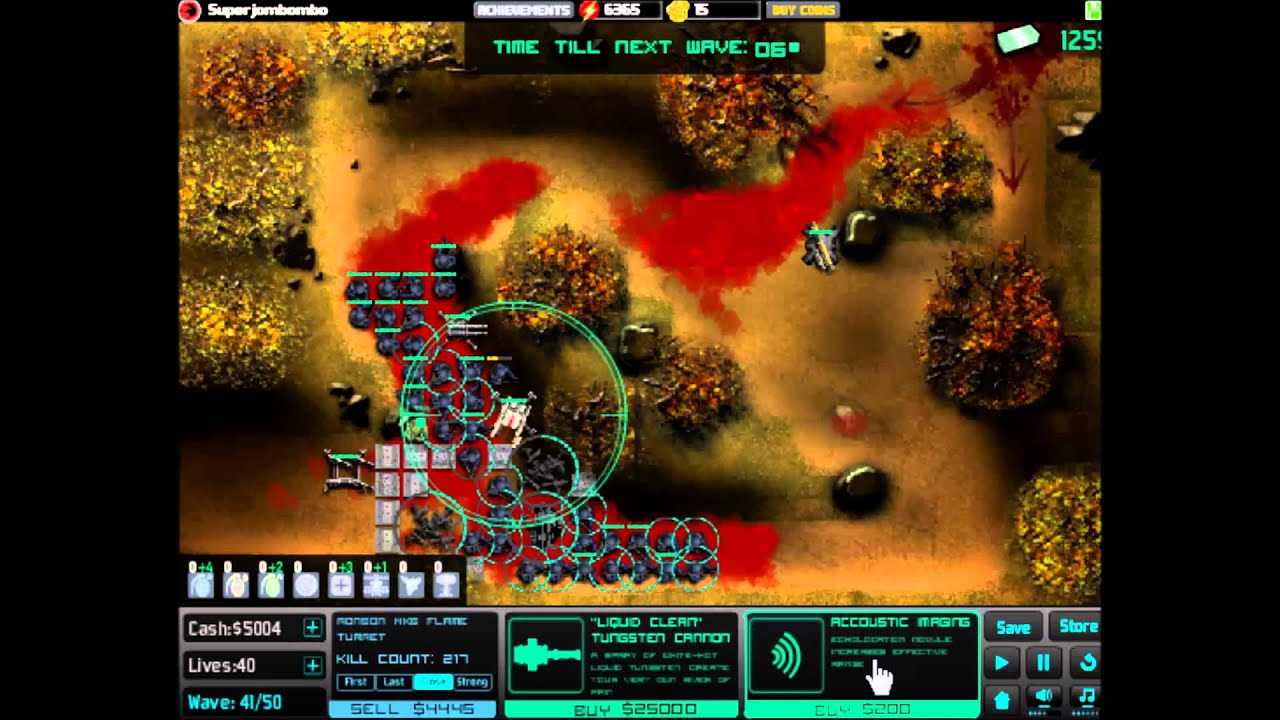Set turret targeting to Strong
The height and width of the screenshot is (720, 1280).
[x=472, y=682]
